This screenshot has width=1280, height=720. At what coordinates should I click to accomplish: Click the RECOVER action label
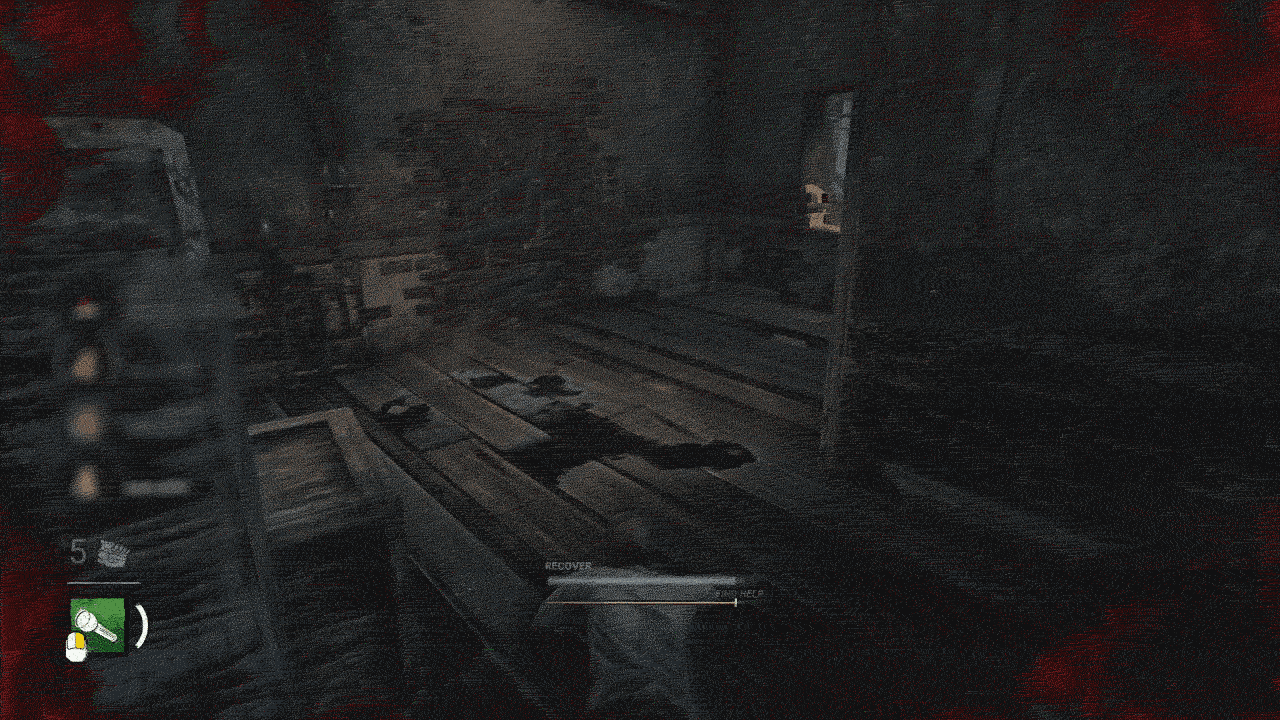click(566, 565)
